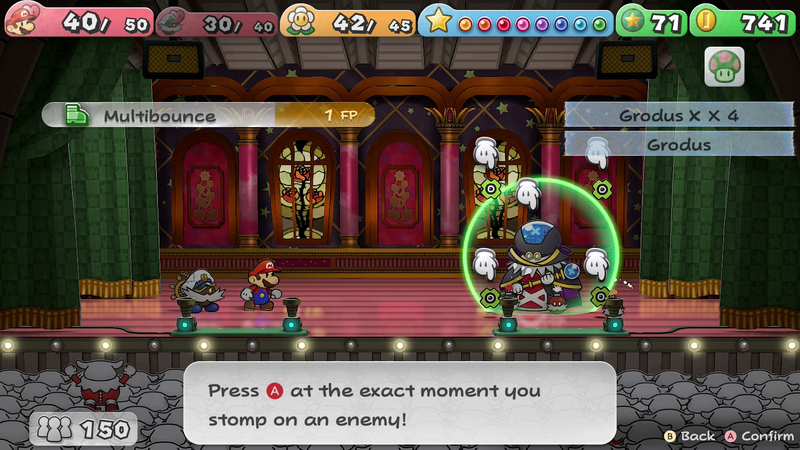The image size is (800, 450).
Task: Choose the "Grodus X X 4" target row
Action: click(678, 116)
